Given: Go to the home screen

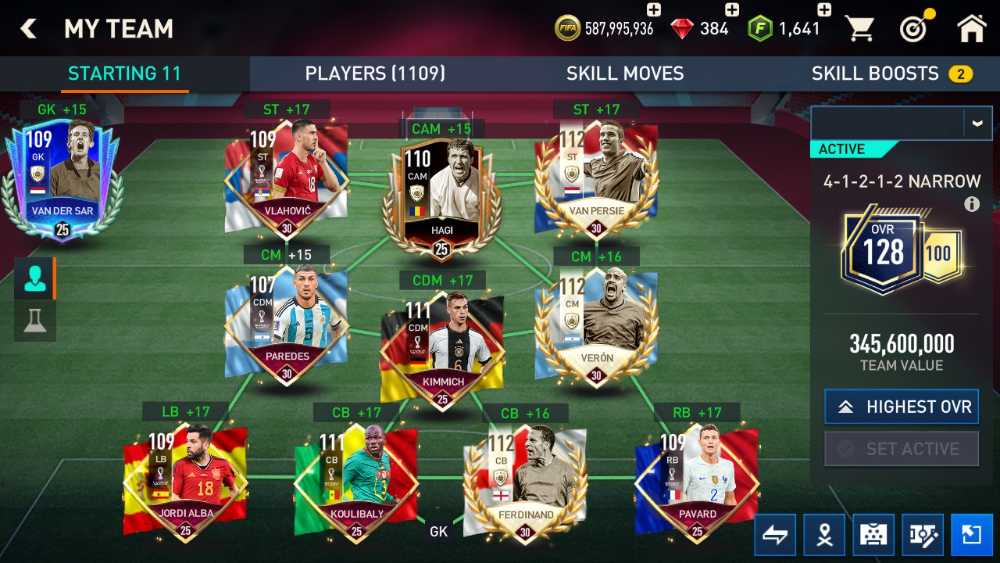Looking at the screenshot, I should coord(971,29).
